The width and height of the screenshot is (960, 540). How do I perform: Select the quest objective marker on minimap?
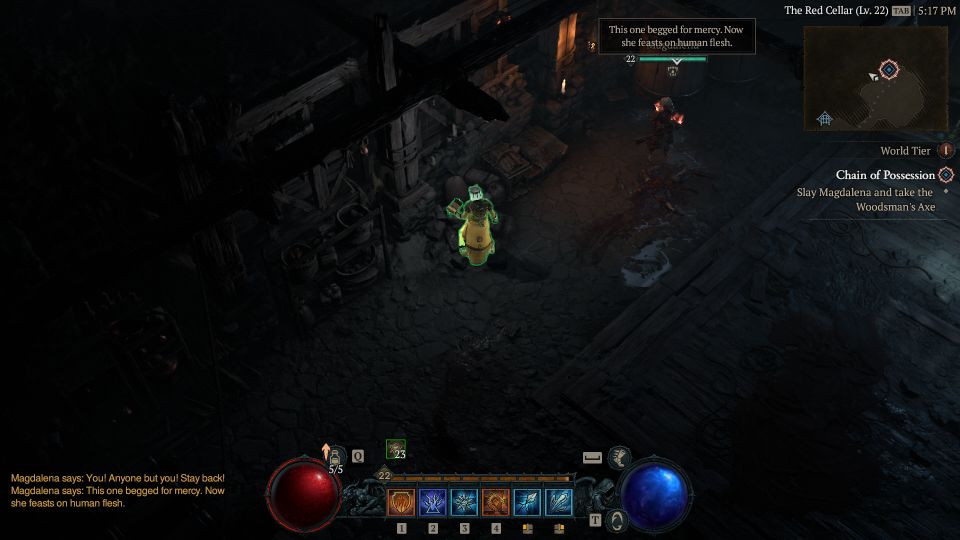click(x=889, y=69)
